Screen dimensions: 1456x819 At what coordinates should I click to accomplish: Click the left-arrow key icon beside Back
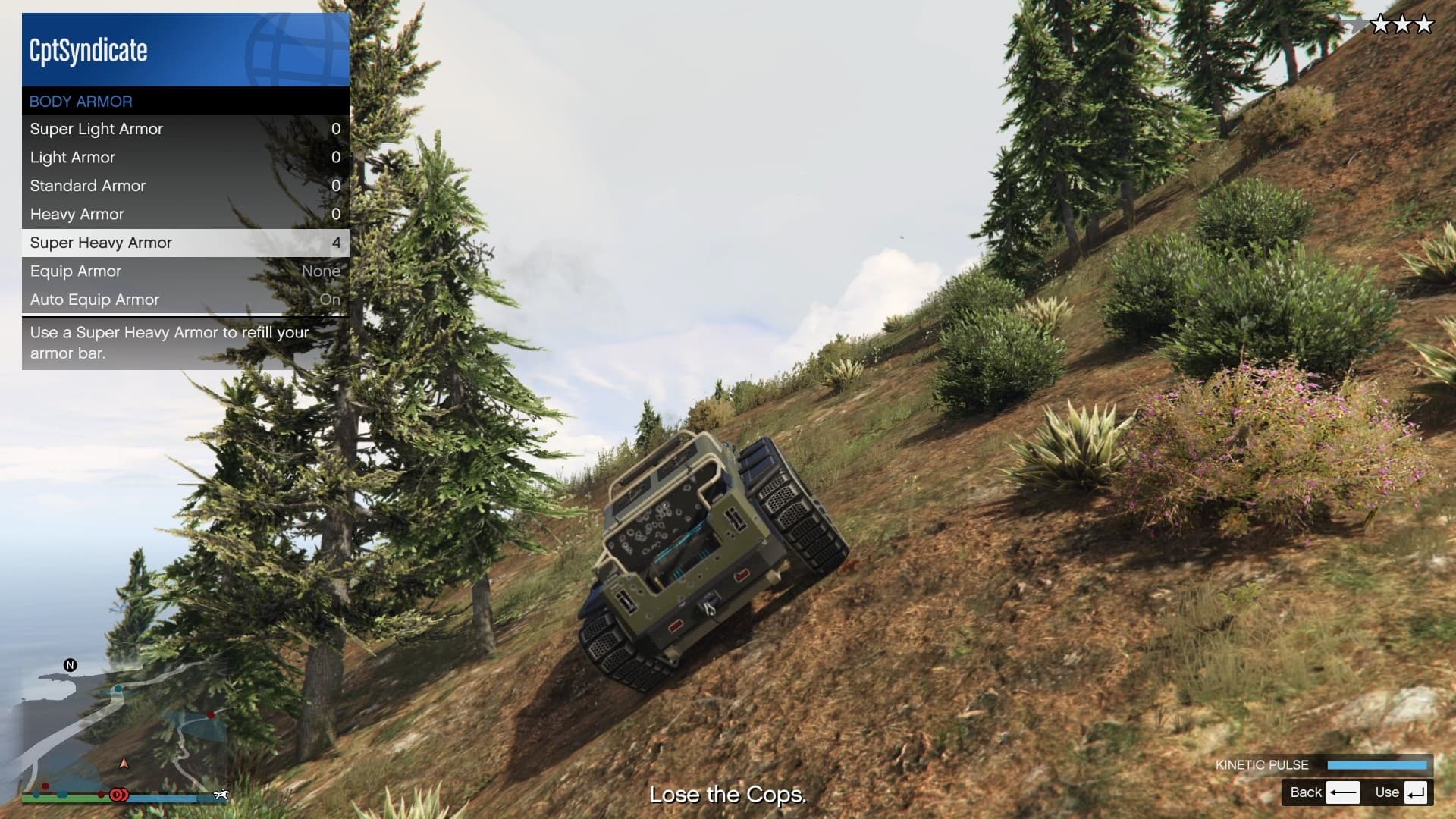tap(1342, 792)
